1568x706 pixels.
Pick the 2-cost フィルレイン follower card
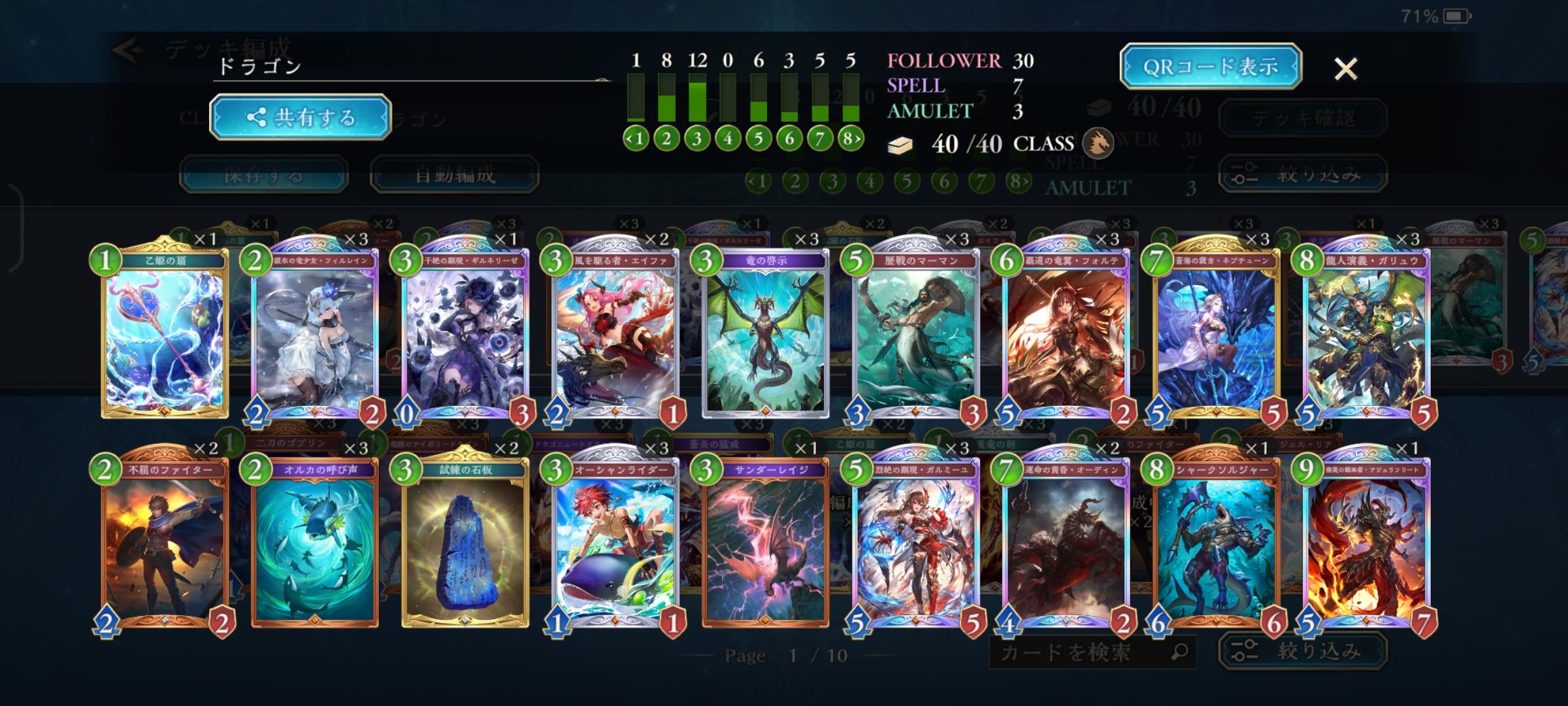315,333
